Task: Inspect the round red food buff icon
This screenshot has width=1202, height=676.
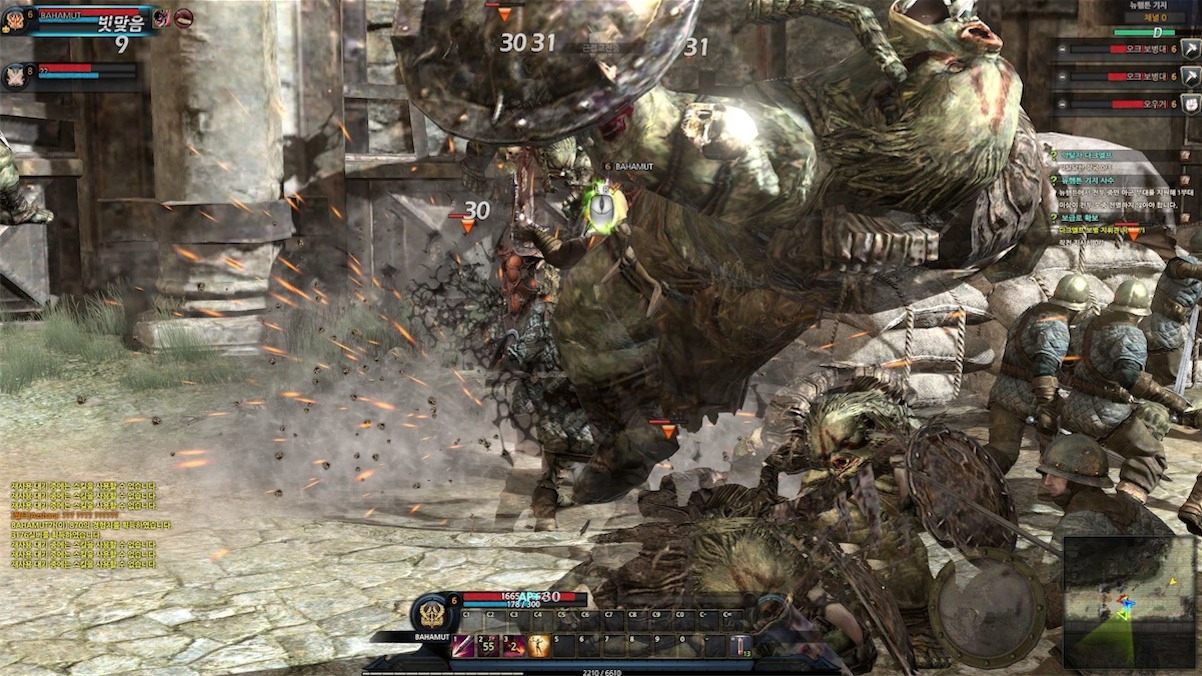Action: [x=183, y=17]
